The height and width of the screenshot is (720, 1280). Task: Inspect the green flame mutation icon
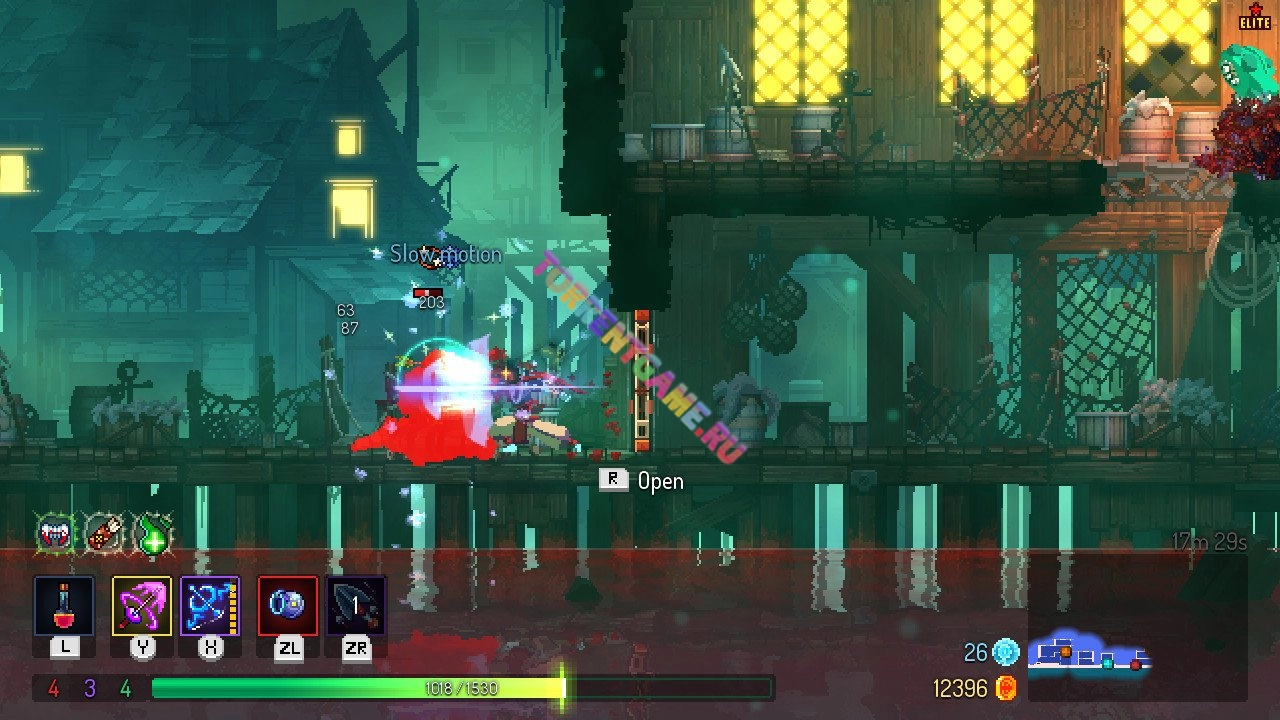coord(153,533)
